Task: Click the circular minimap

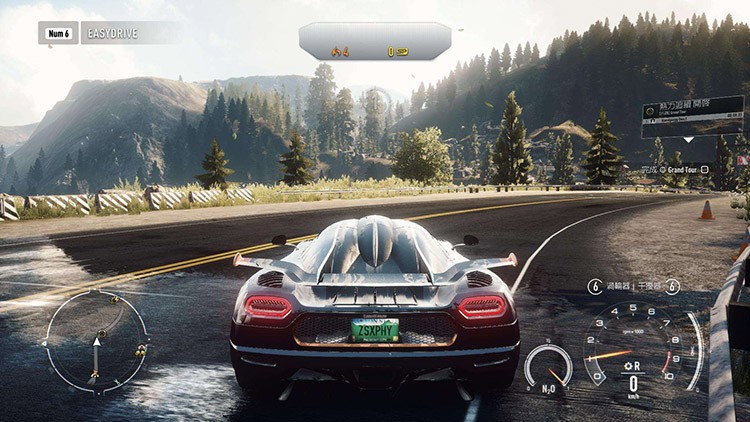Action: click(96, 340)
